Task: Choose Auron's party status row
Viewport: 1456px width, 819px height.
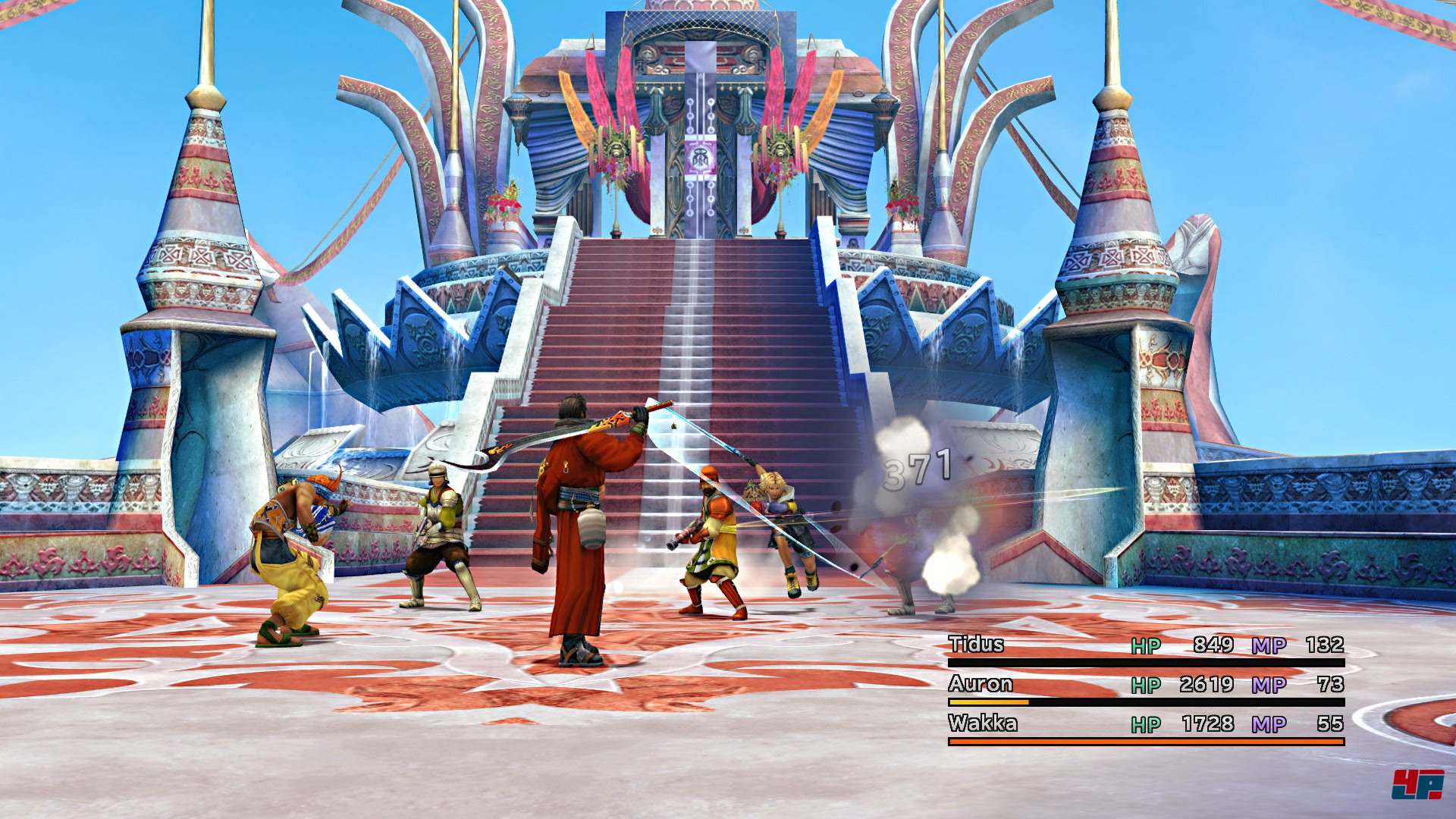Action: pos(981,684)
